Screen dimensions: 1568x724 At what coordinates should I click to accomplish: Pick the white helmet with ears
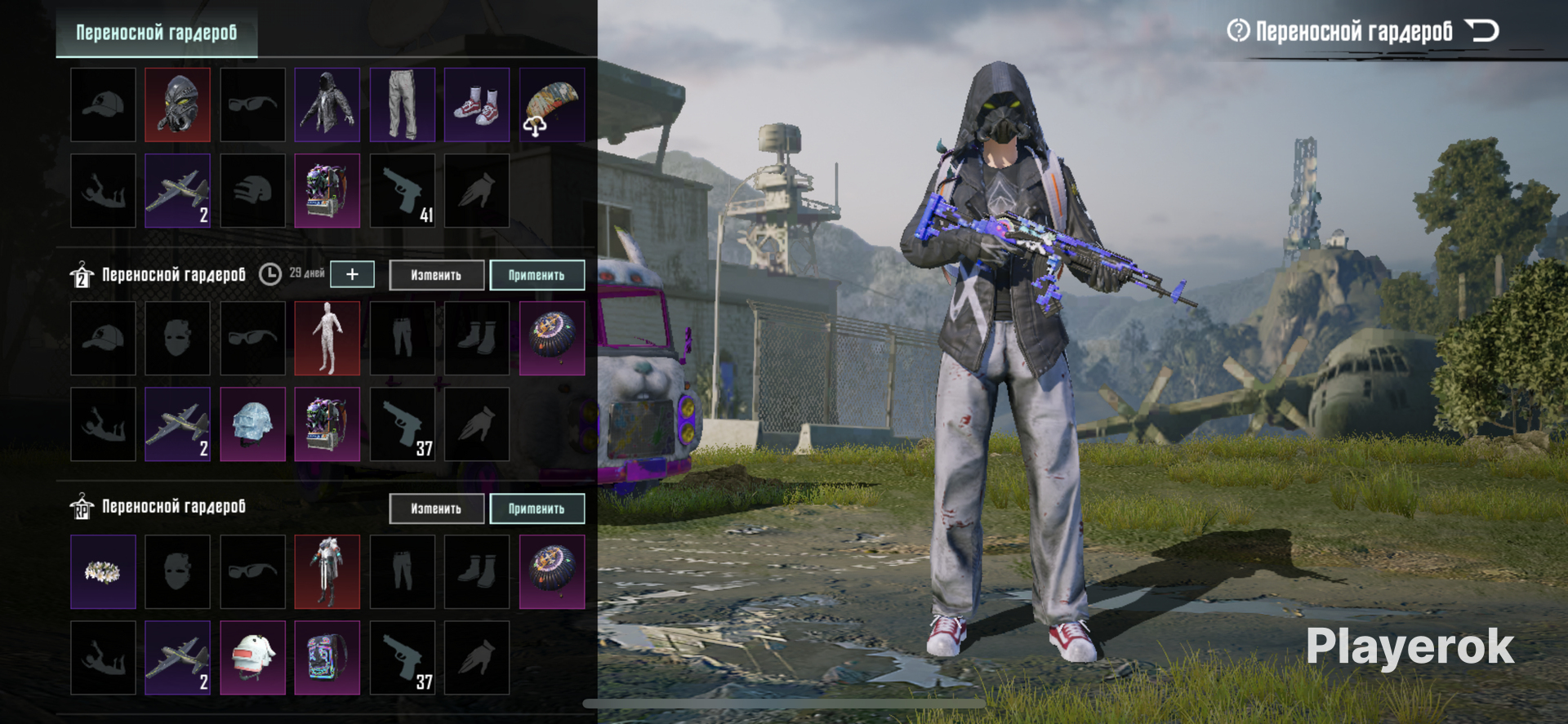click(x=252, y=658)
